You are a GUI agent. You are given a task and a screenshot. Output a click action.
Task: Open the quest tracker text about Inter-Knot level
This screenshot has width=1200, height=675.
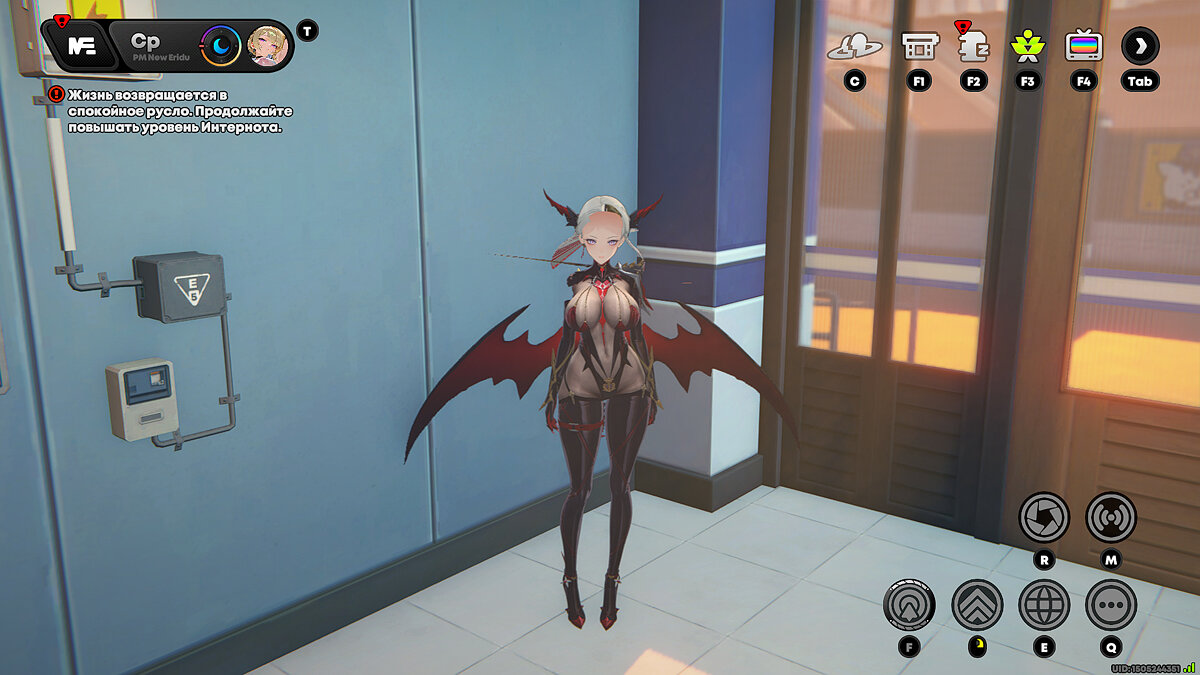pos(174,110)
